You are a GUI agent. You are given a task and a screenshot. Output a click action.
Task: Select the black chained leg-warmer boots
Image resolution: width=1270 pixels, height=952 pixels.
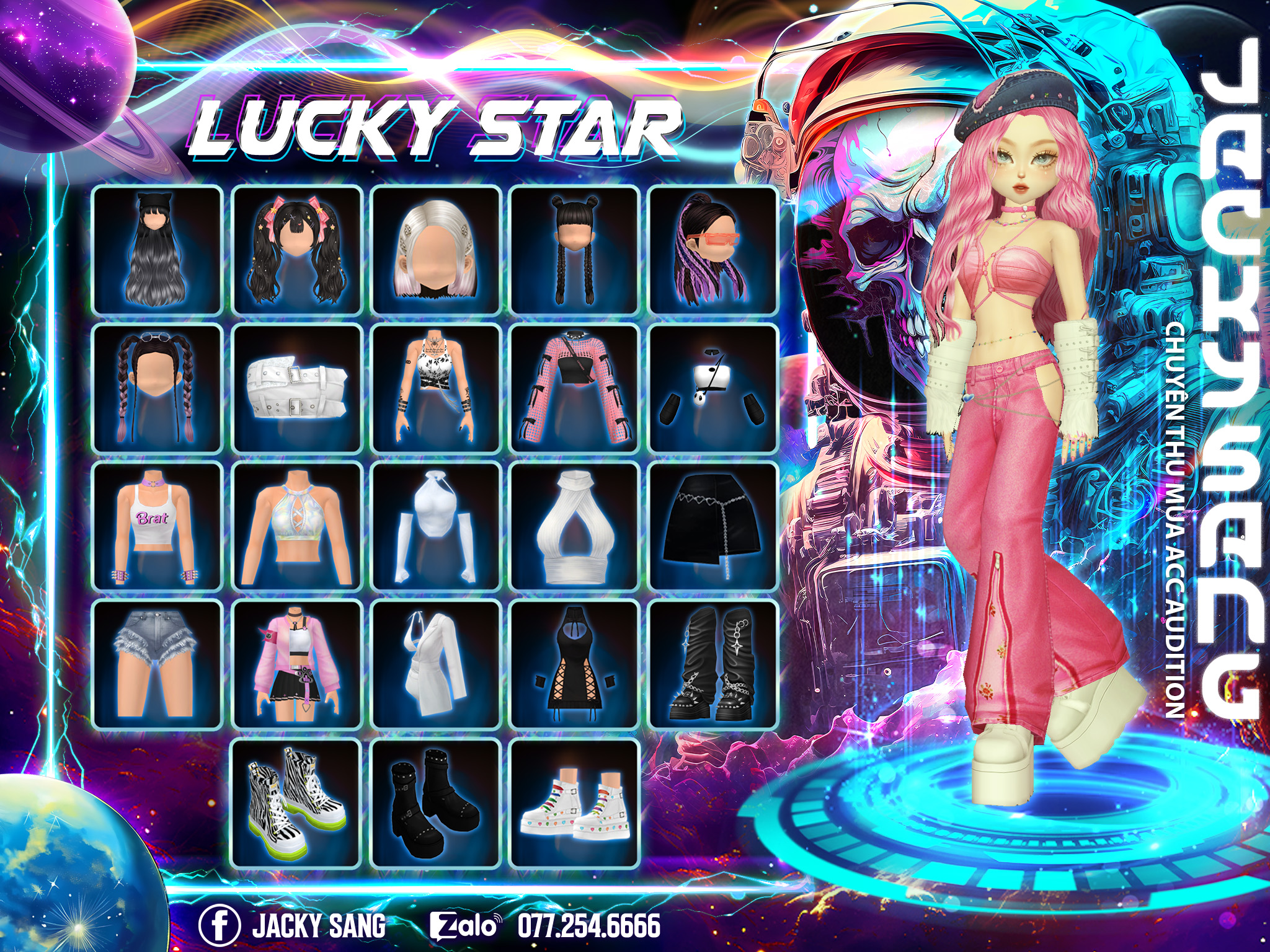(713, 665)
